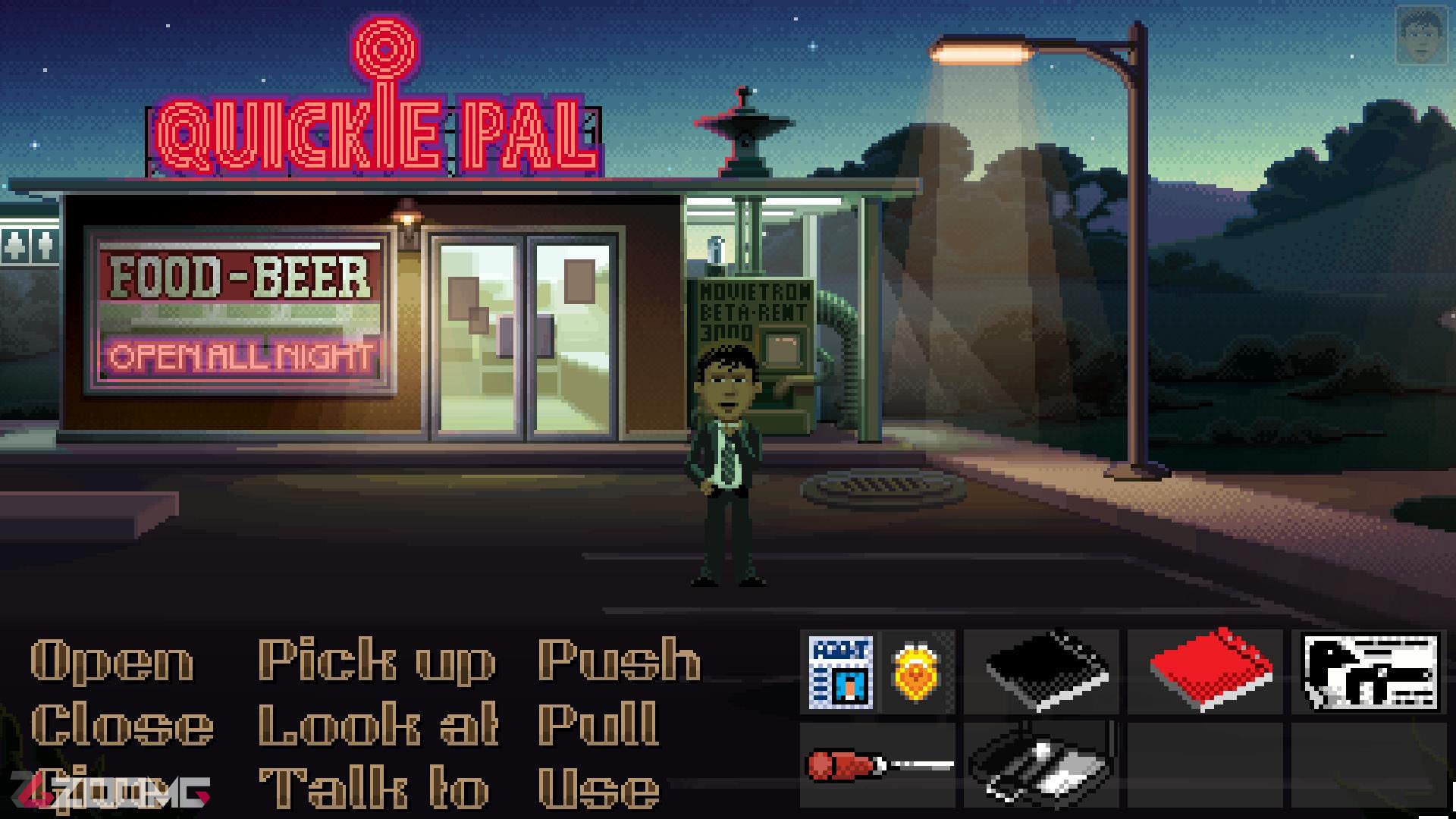This screenshot has width=1456, height=819.
Task: Select the black notebook inventory item
Action: click(x=1047, y=671)
